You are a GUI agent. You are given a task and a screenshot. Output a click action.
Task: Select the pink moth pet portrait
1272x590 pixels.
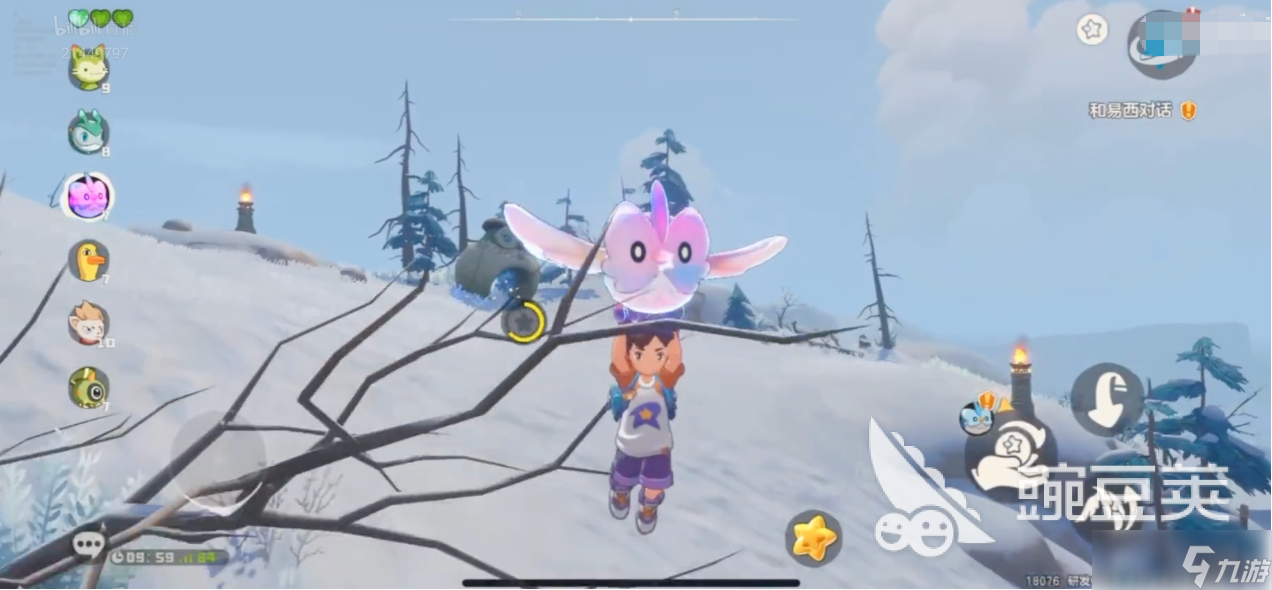88,196
